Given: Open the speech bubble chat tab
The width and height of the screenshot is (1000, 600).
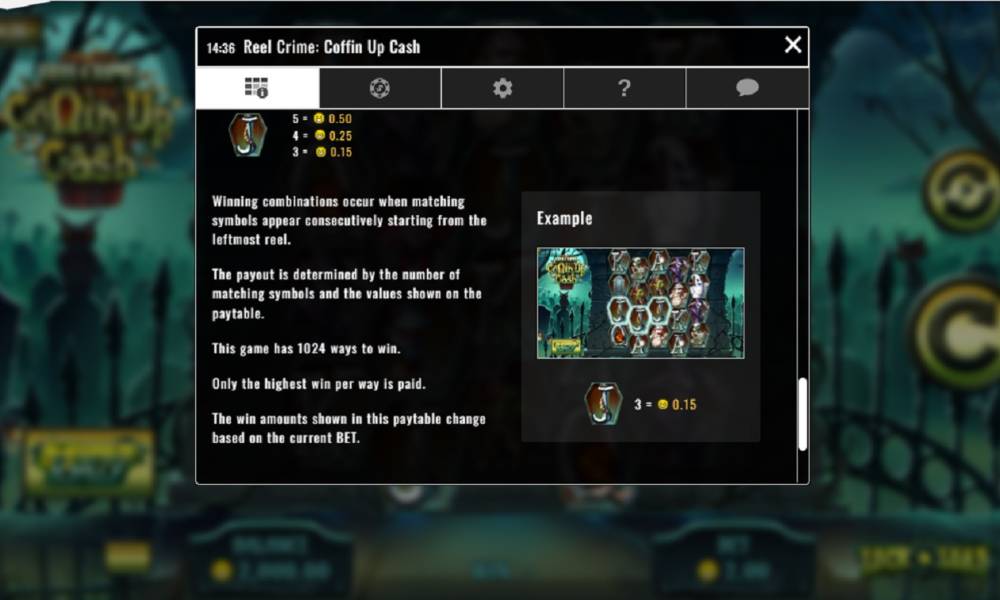Looking at the screenshot, I should point(747,88).
